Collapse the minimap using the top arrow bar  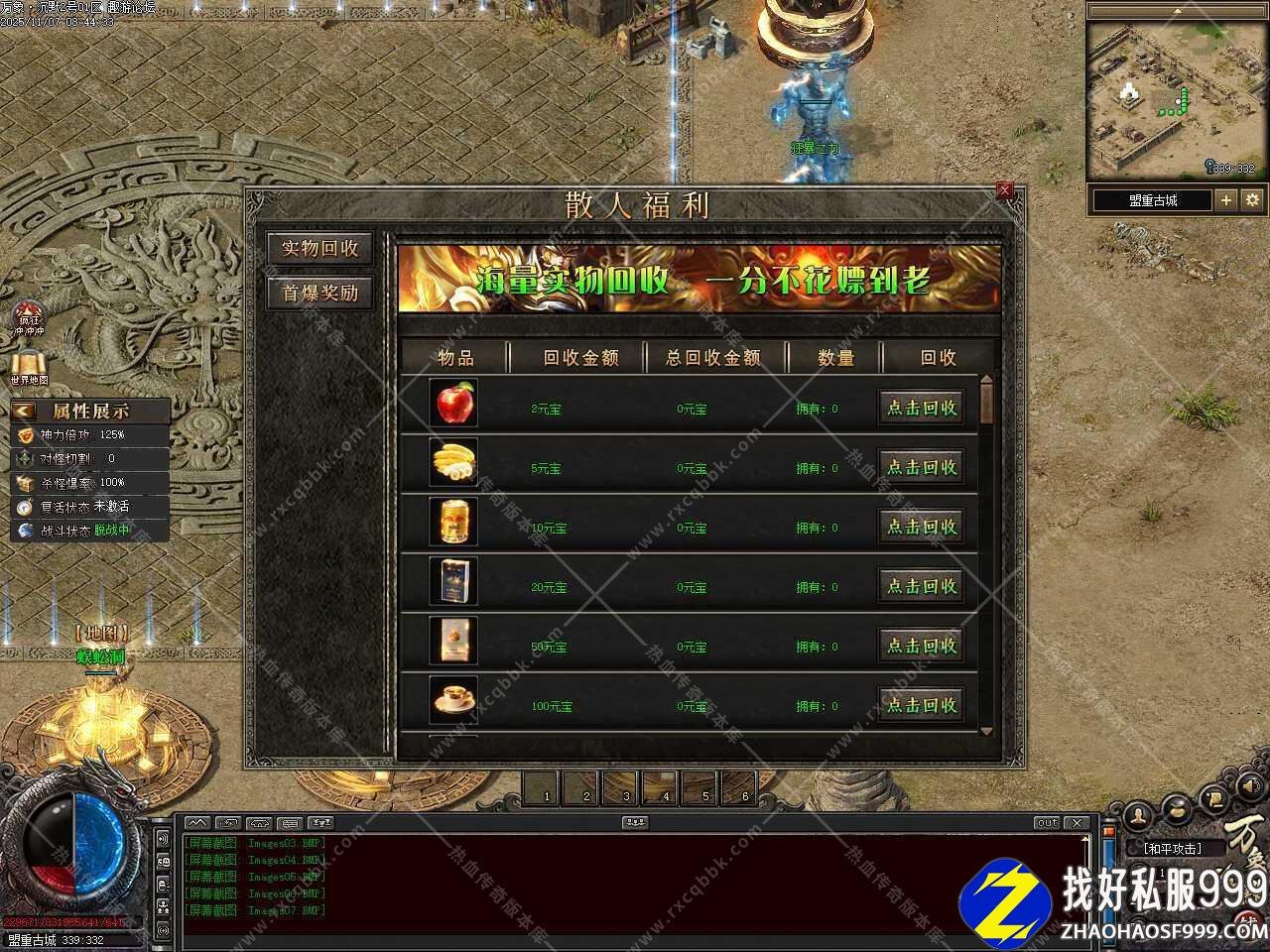coord(1177,11)
